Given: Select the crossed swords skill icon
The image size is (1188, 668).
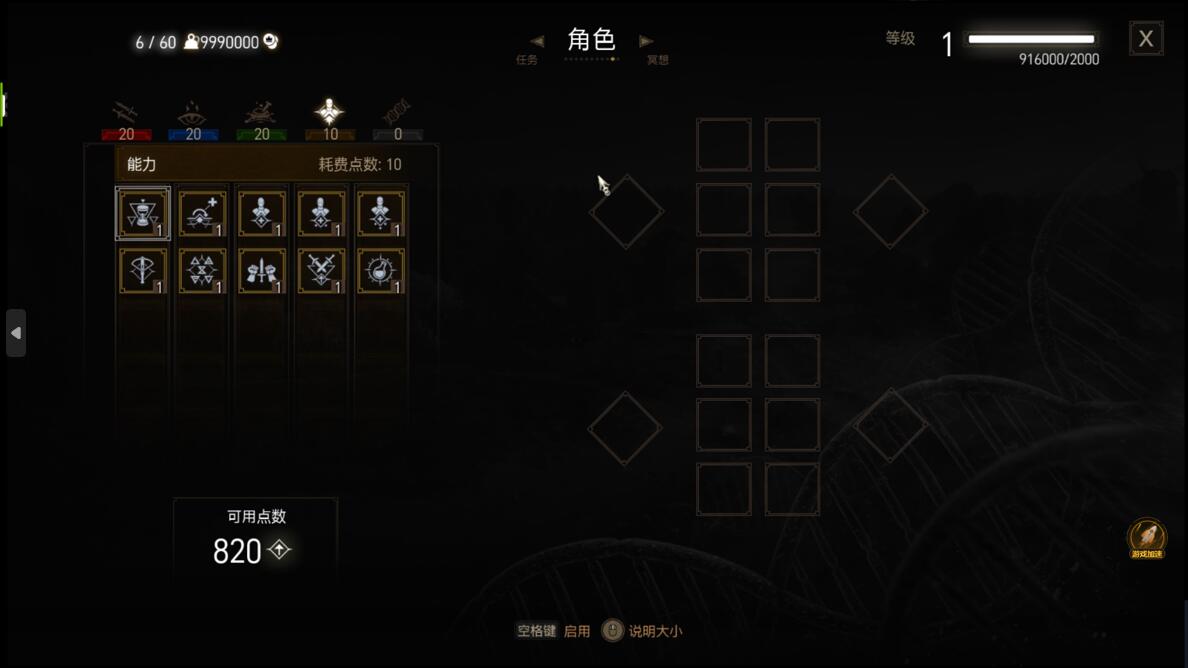Looking at the screenshot, I should click(x=321, y=271).
